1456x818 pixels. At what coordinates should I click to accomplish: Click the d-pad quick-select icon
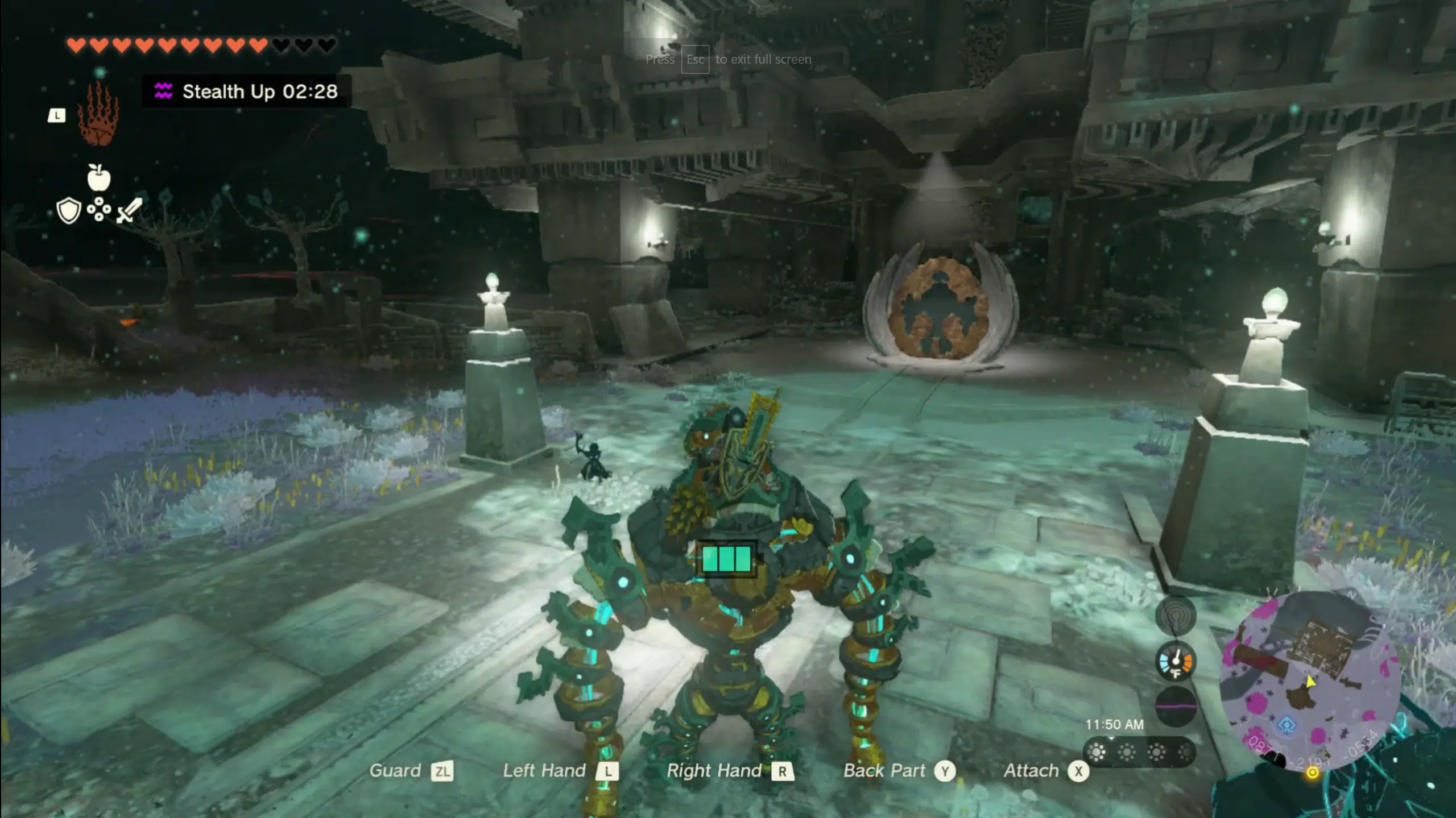pyautogui.click(x=99, y=209)
